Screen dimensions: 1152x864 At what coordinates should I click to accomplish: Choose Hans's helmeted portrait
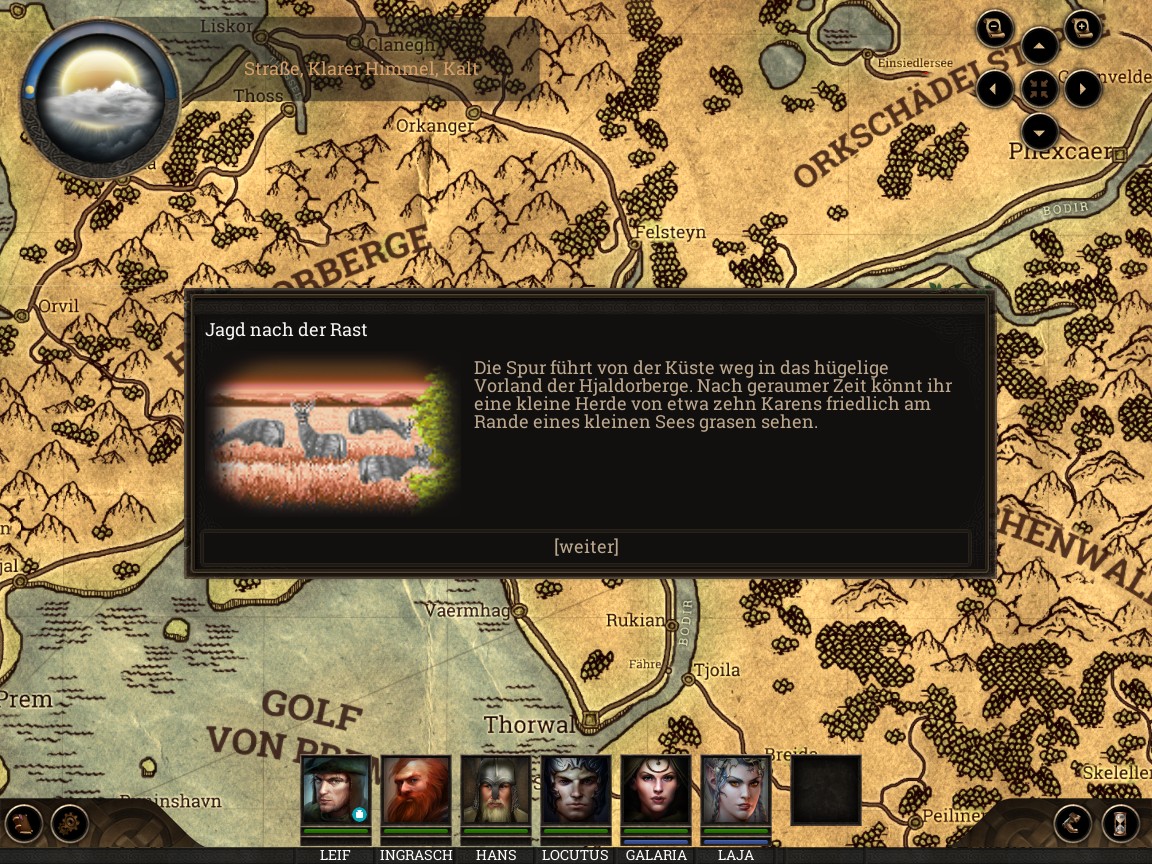tap(496, 790)
